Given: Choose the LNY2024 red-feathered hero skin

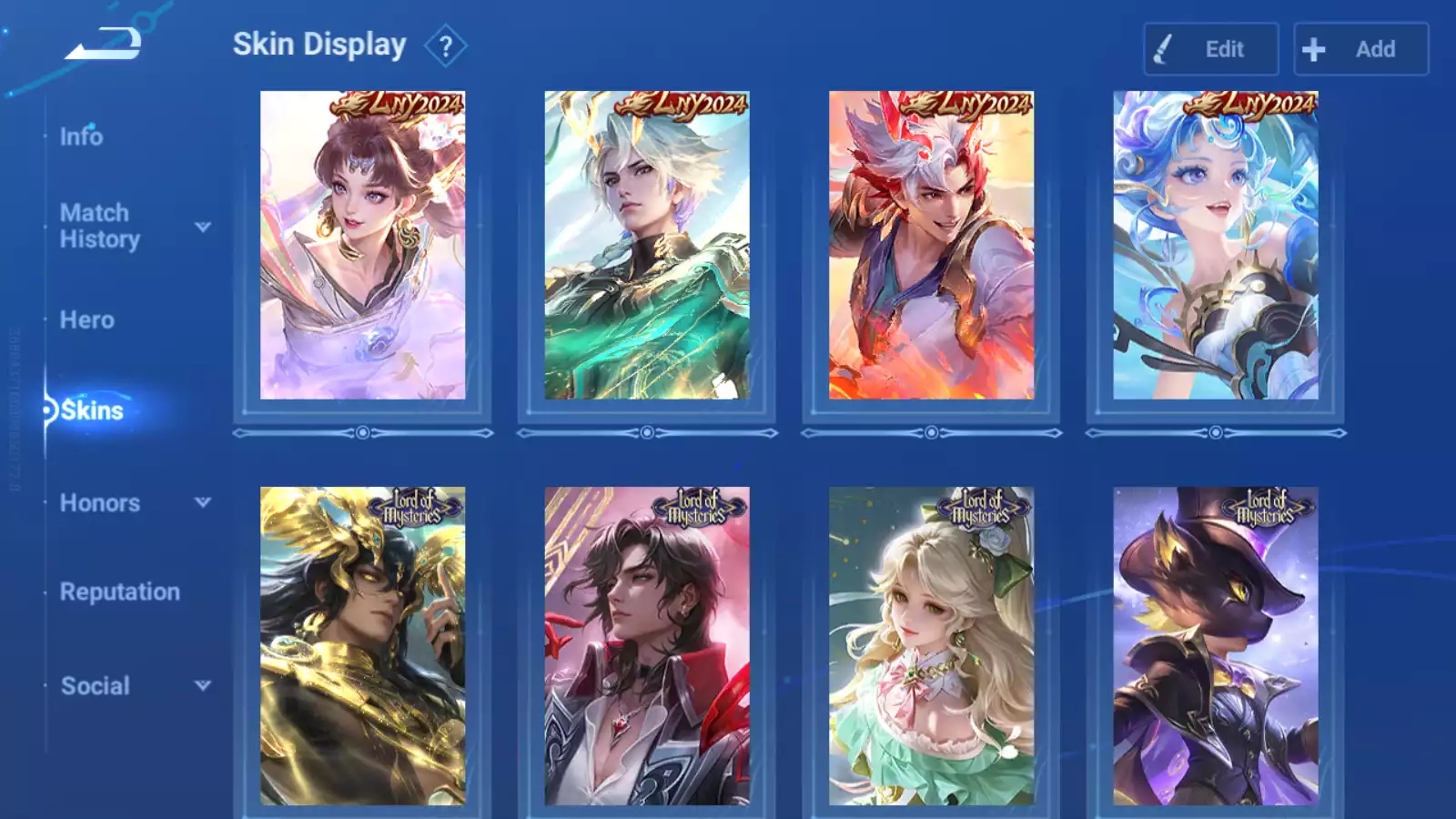Looking at the screenshot, I should coord(931,246).
